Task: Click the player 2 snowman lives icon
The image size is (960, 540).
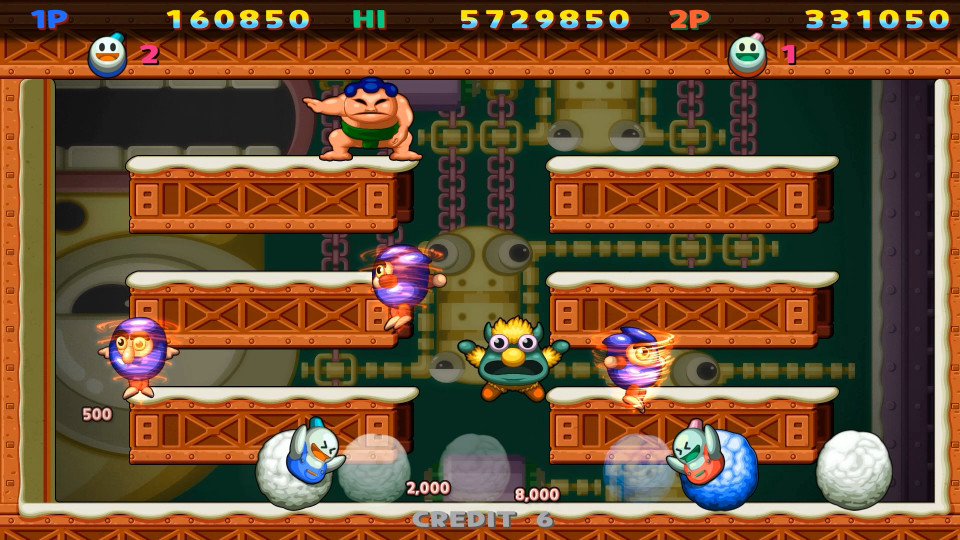Action: coord(747,55)
